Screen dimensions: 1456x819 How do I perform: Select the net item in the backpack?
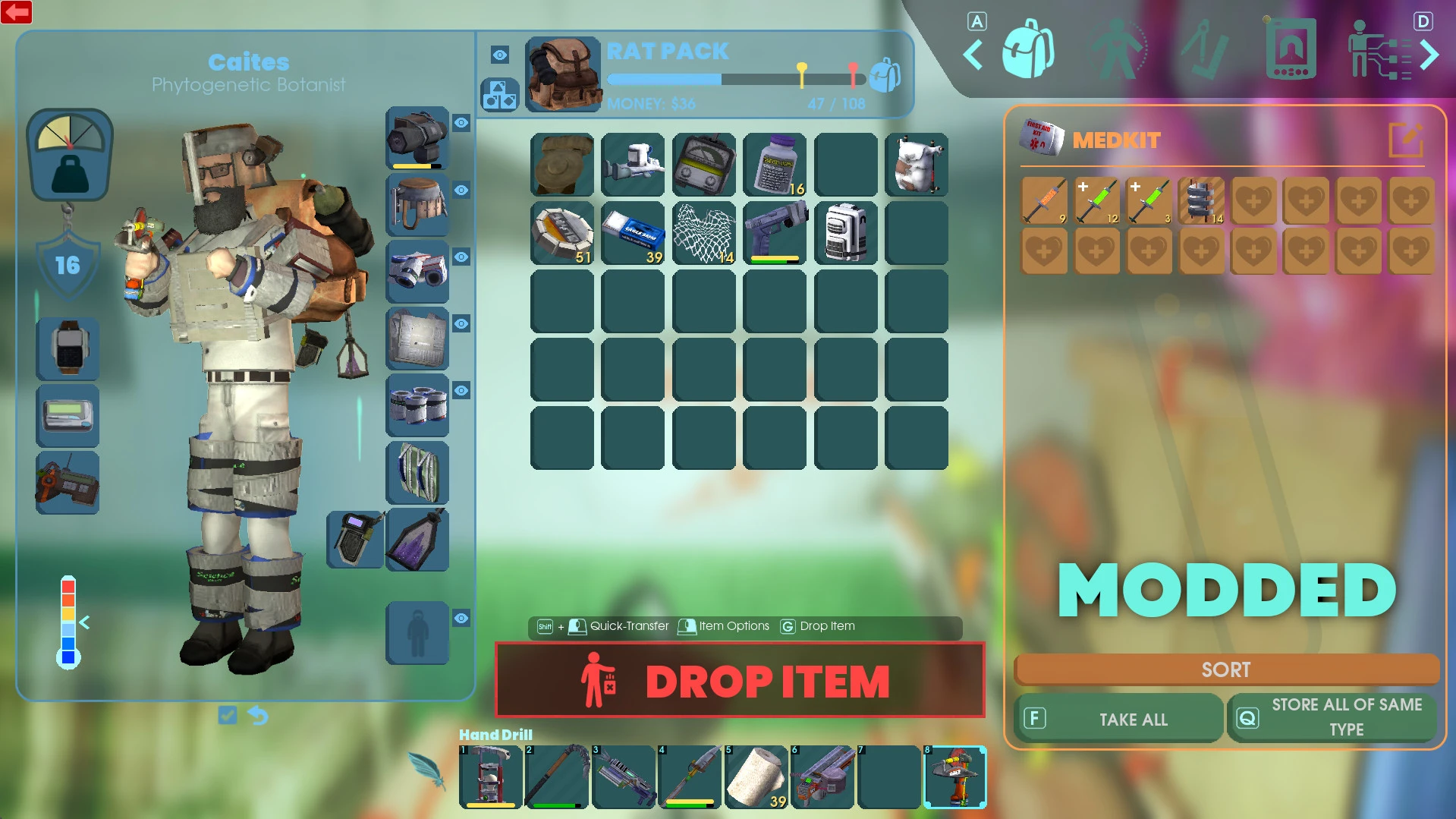[x=704, y=233]
